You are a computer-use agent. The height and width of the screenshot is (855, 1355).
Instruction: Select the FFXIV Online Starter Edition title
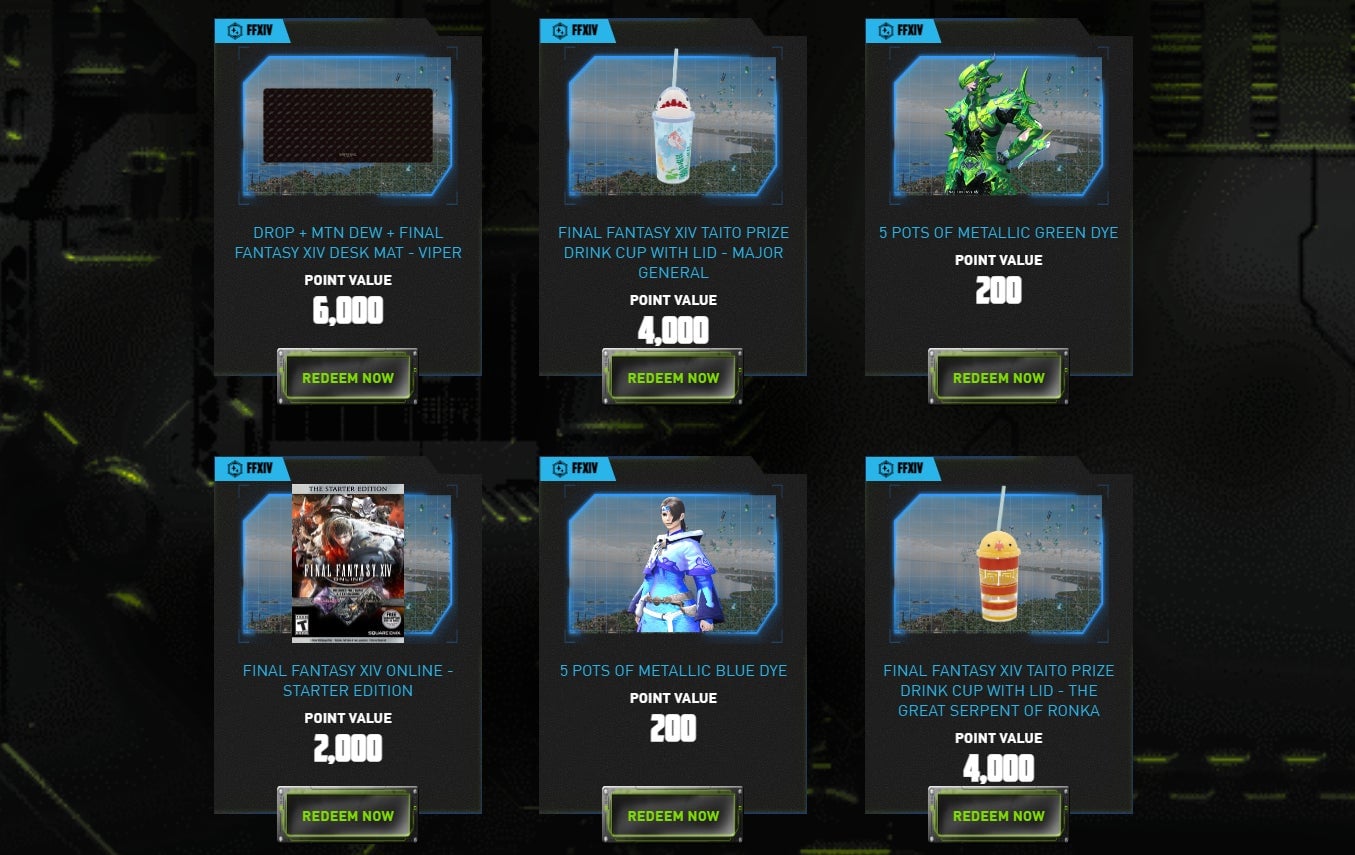(x=347, y=680)
